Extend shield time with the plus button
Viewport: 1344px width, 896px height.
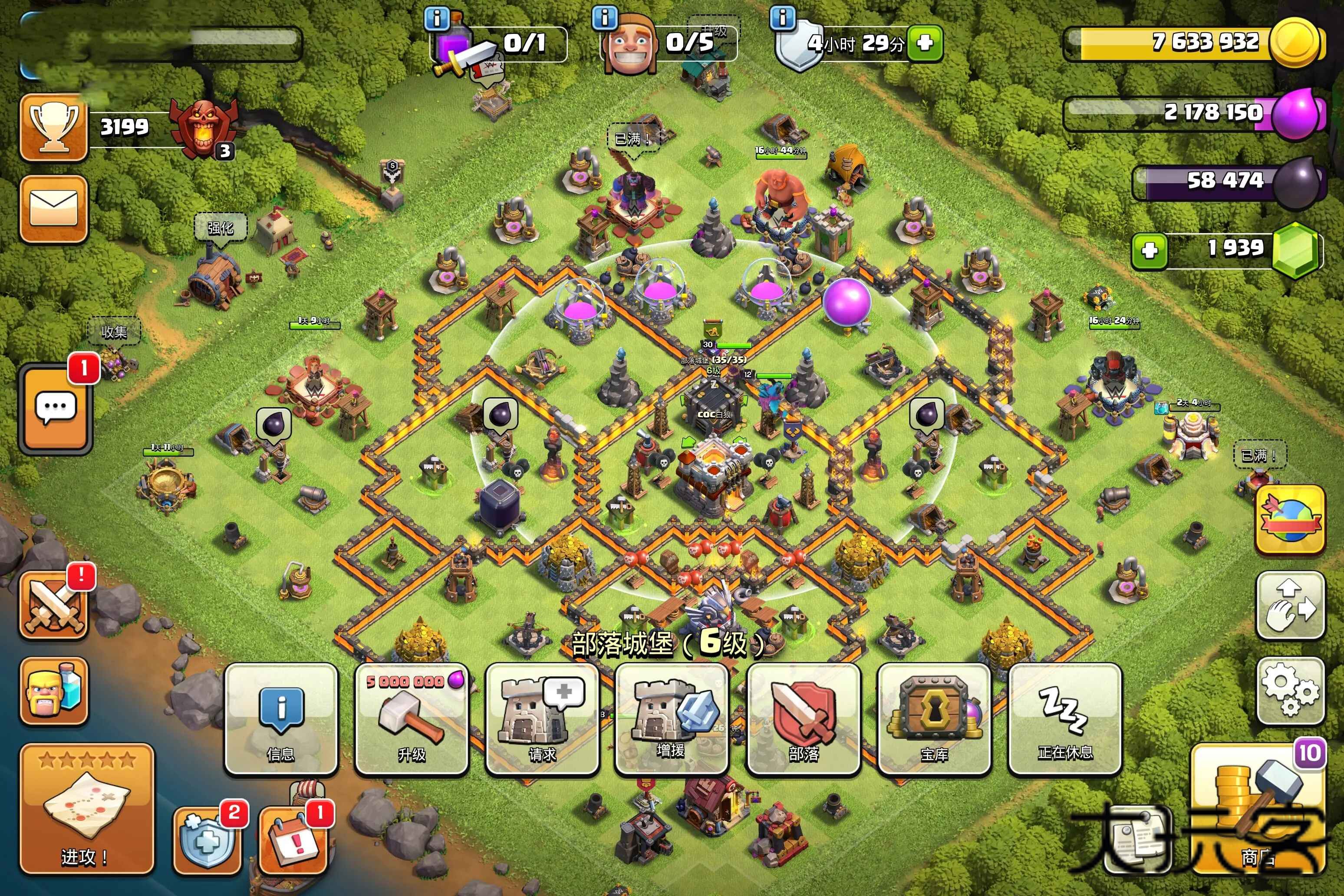[x=925, y=43]
